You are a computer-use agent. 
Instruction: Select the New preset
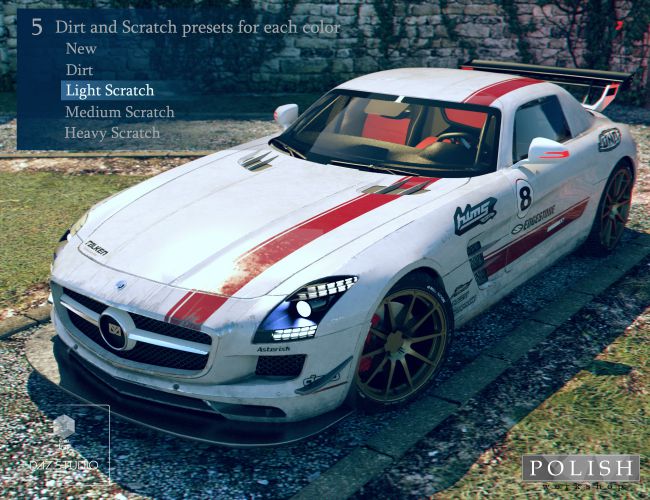pos(81,48)
